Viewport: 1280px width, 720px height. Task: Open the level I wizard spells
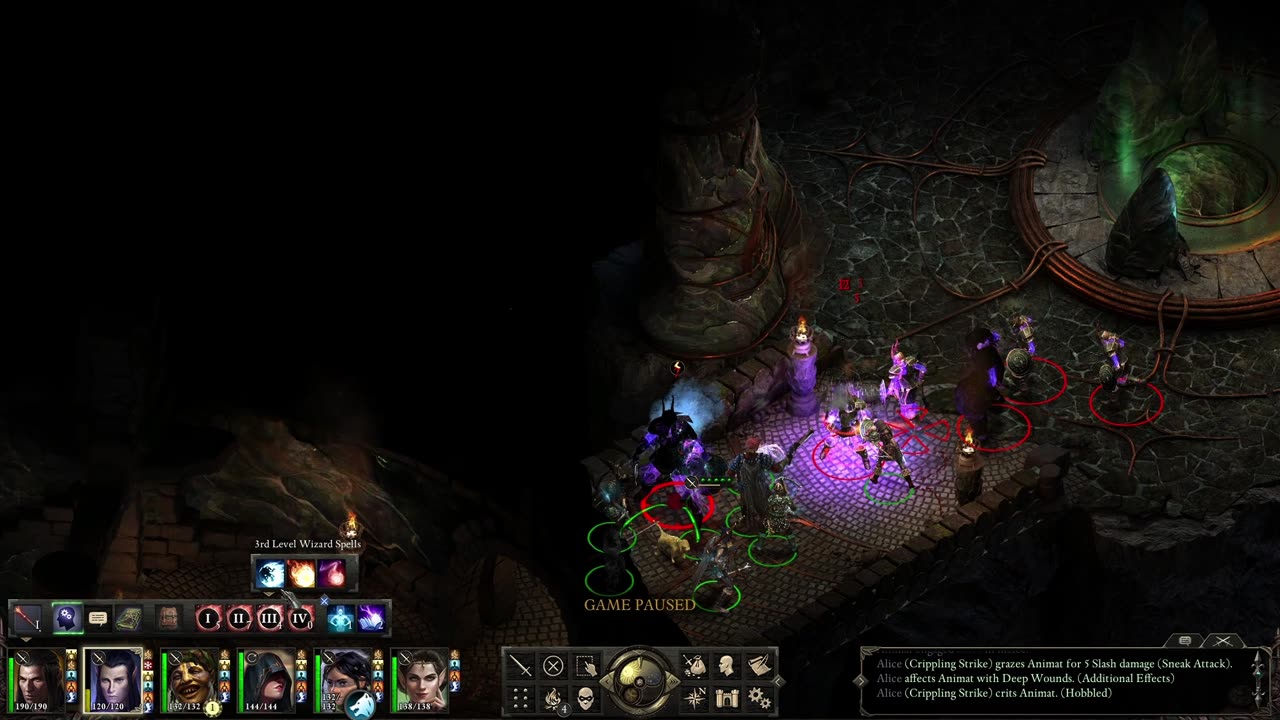tap(209, 619)
